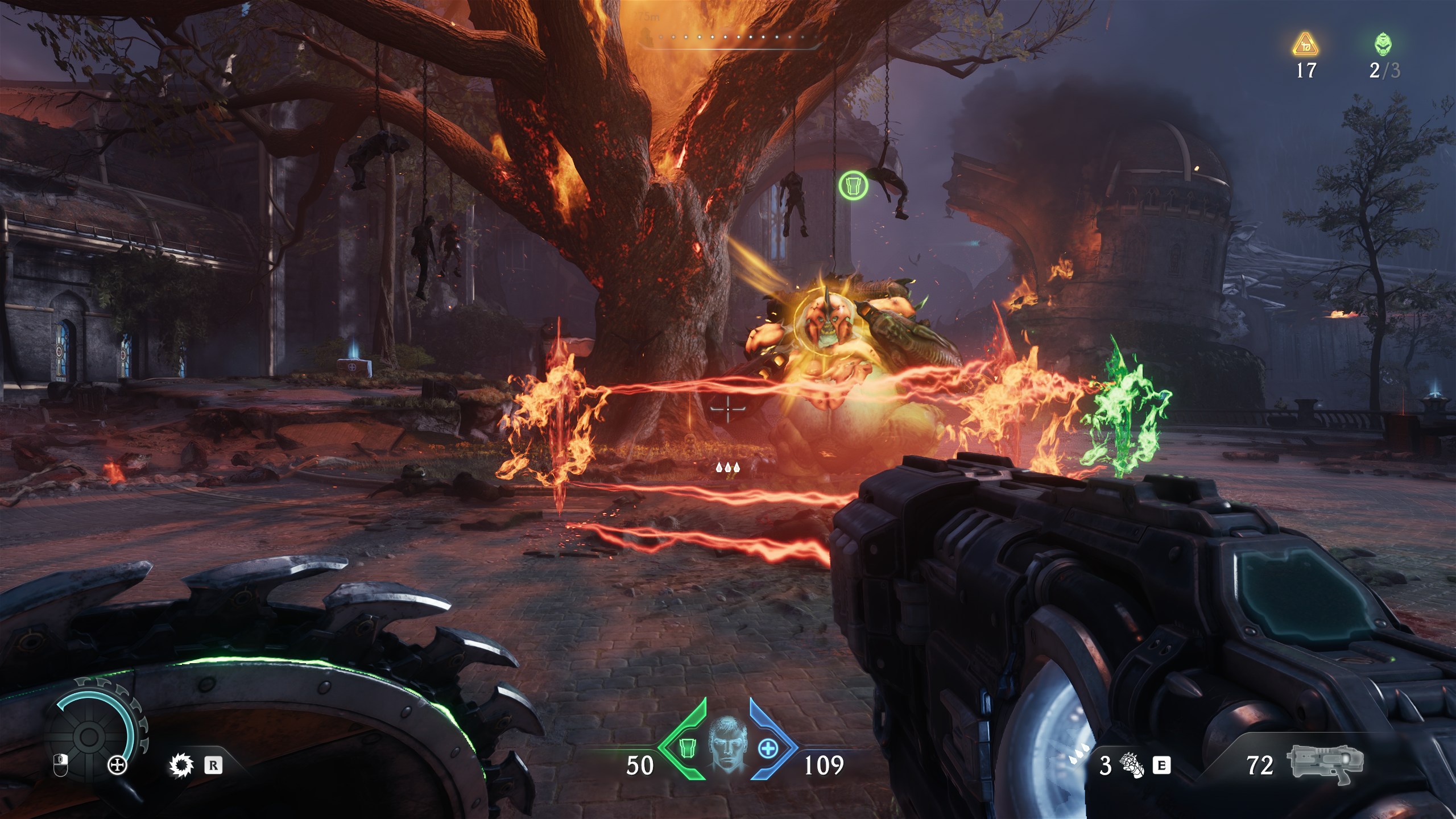Activate the sawblade shield rune icon

[x=181, y=765]
